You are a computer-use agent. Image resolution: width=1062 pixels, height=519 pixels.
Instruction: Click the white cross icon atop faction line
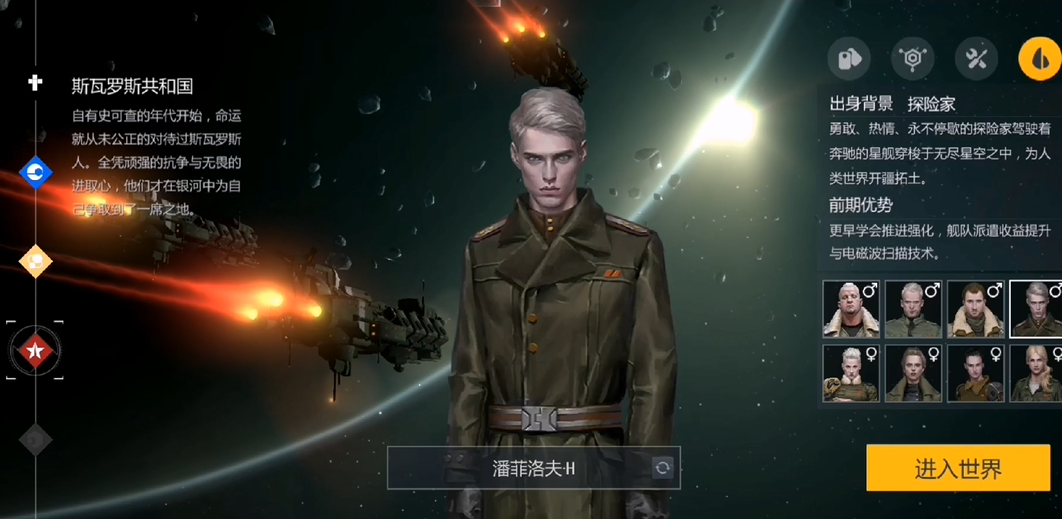pos(35,83)
